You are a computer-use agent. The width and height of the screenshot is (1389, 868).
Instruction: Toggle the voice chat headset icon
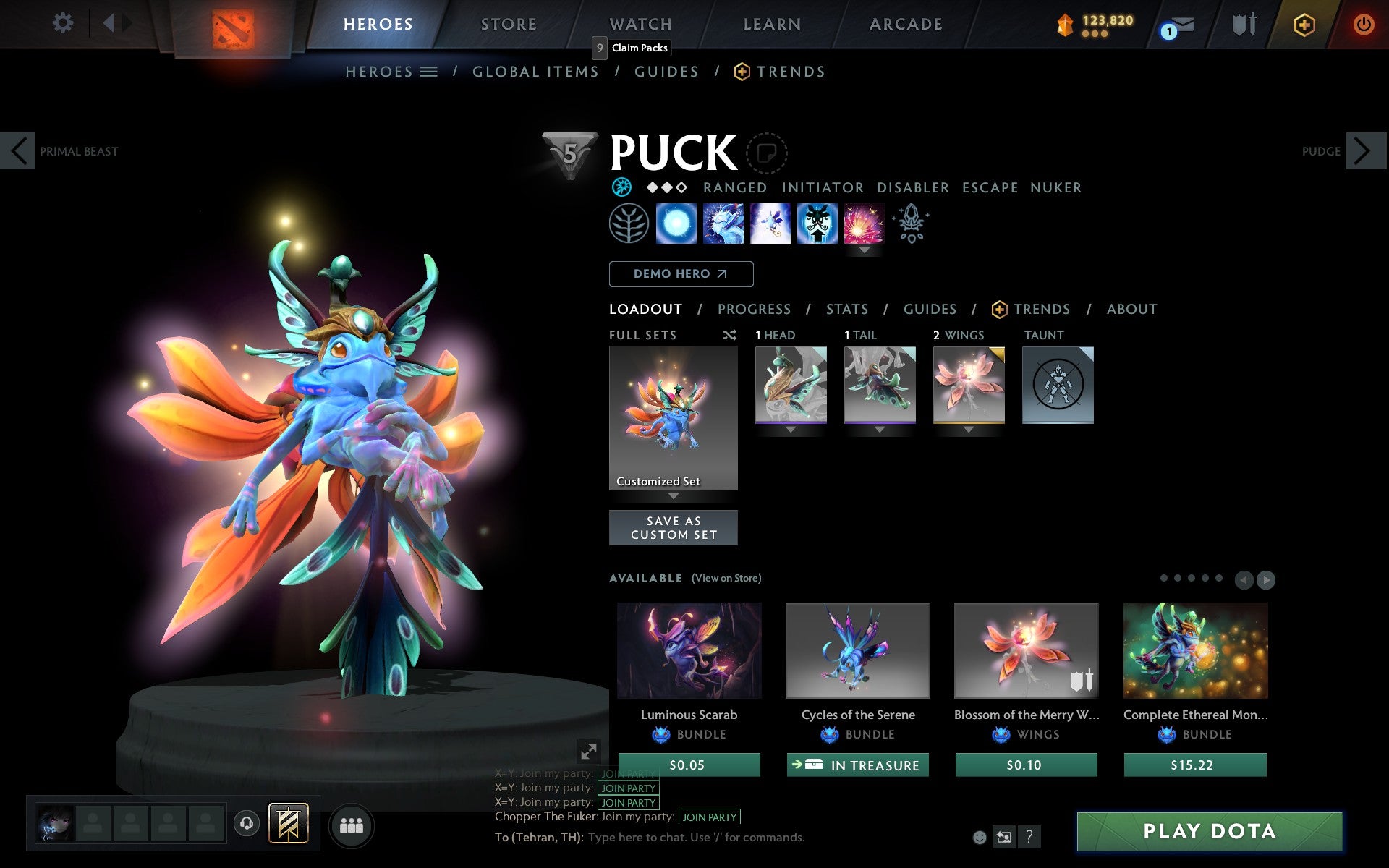247,823
